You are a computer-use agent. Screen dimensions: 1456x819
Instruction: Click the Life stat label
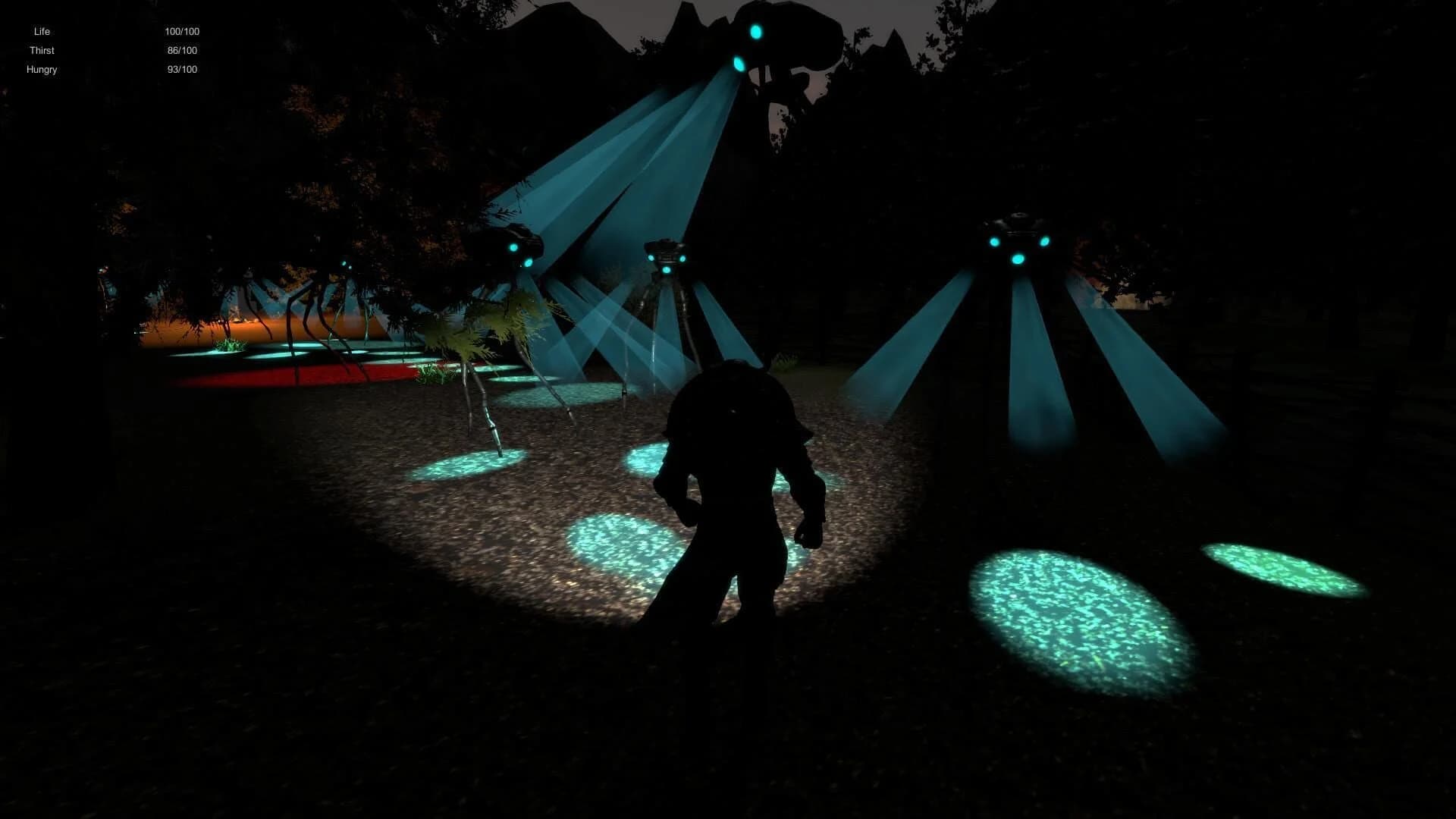41,31
